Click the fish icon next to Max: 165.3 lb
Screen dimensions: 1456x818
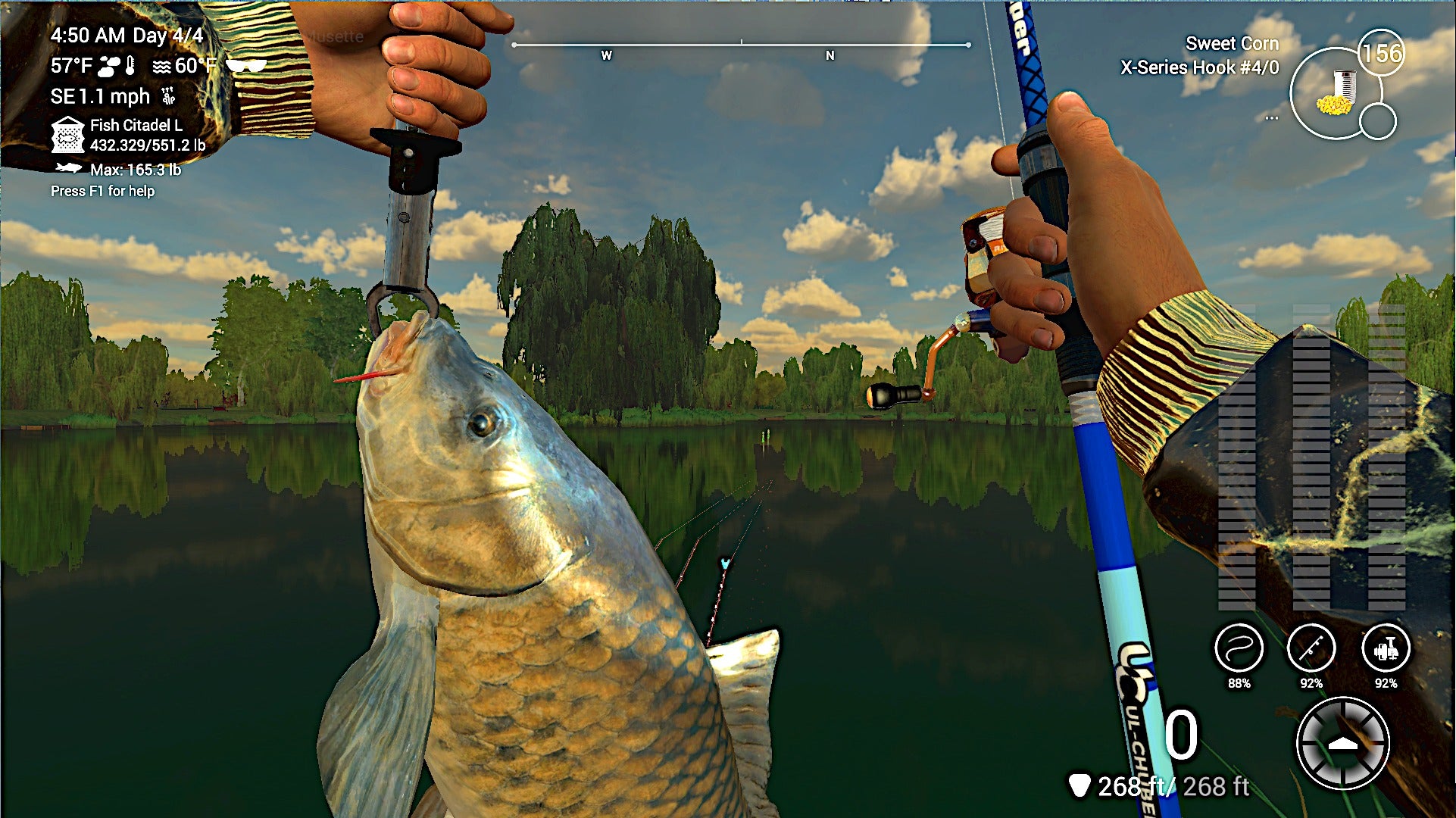click(x=69, y=169)
